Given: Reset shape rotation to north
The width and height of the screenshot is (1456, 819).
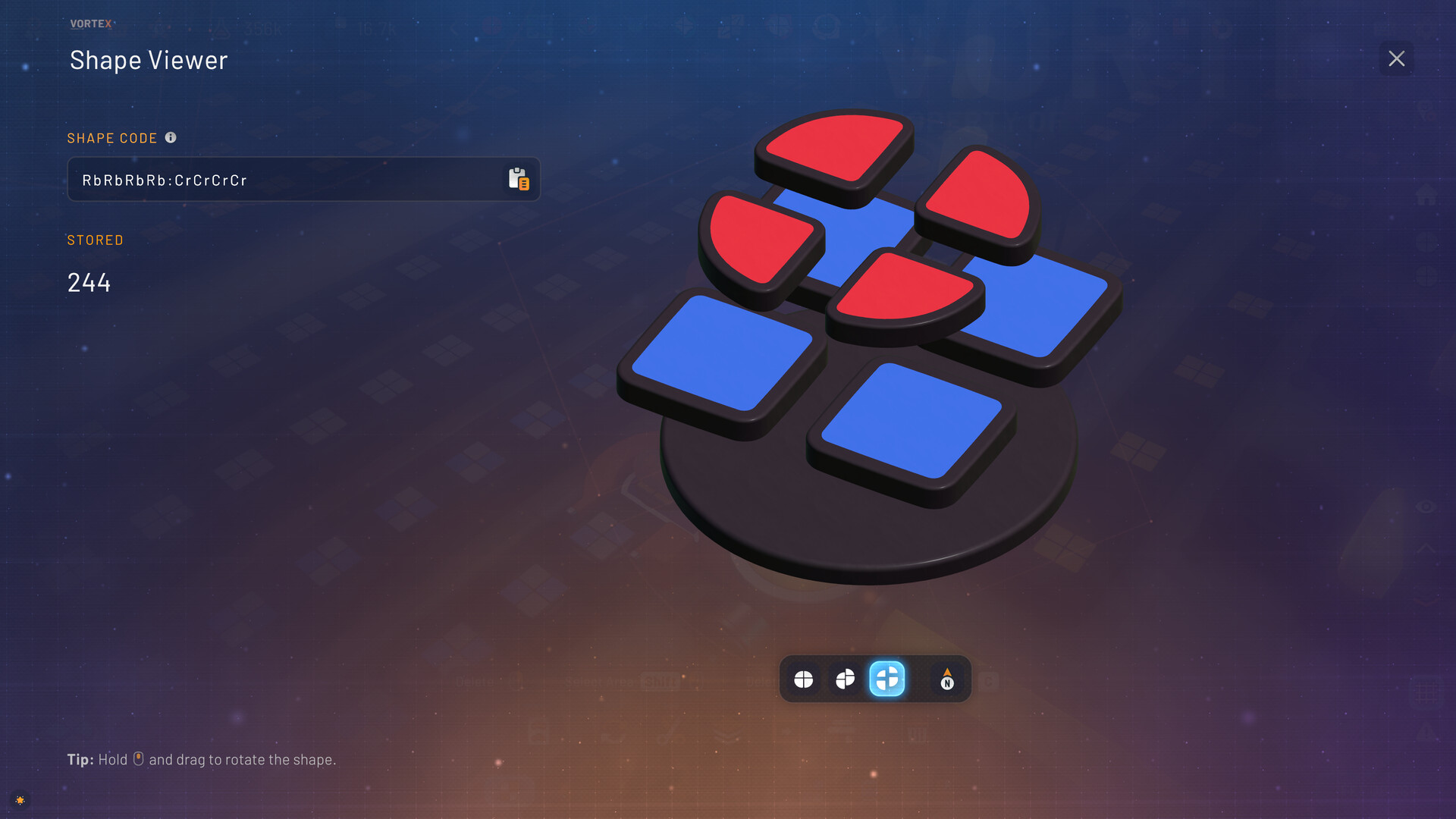Looking at the screenshot, I should tap(946, 679).
